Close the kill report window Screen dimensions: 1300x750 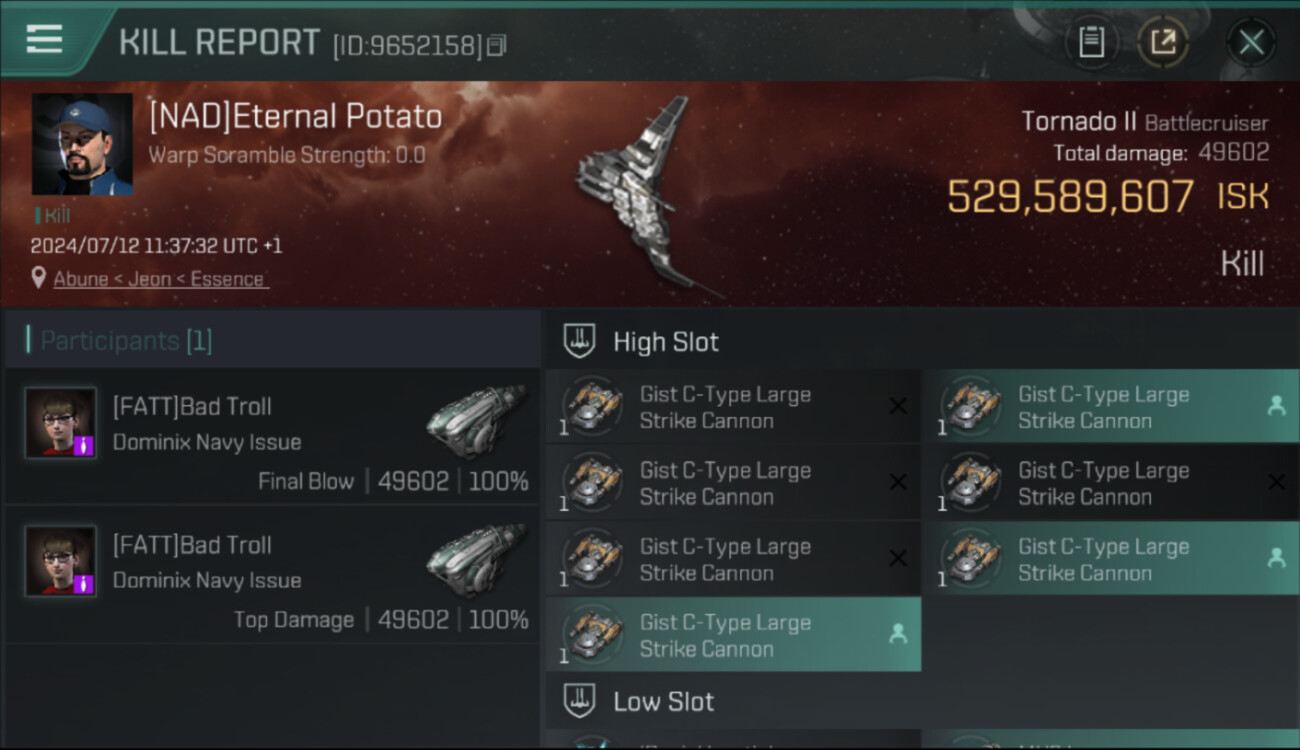[1250, 42]
